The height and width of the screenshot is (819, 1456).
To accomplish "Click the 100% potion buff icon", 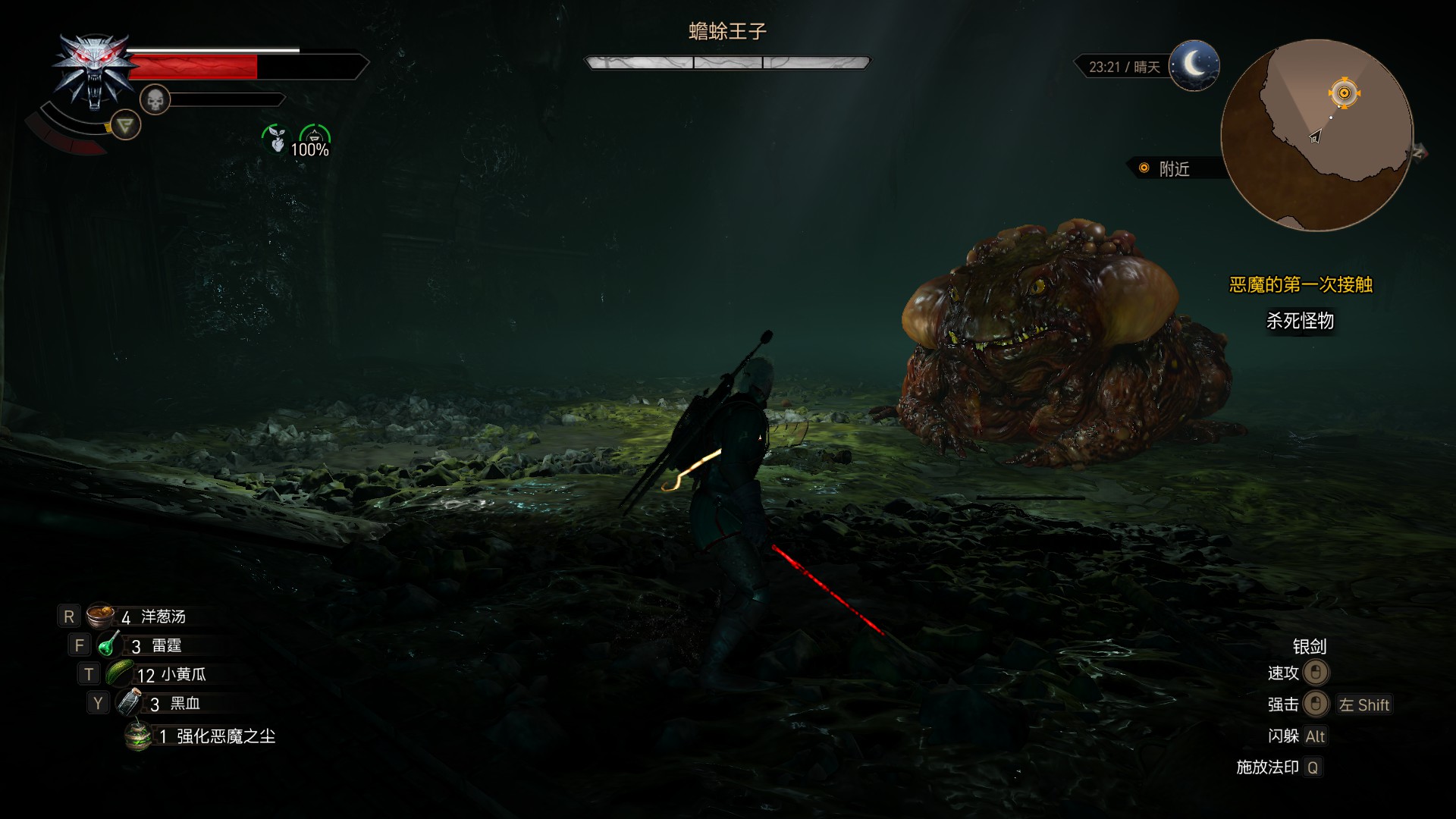I will point(313,140).
